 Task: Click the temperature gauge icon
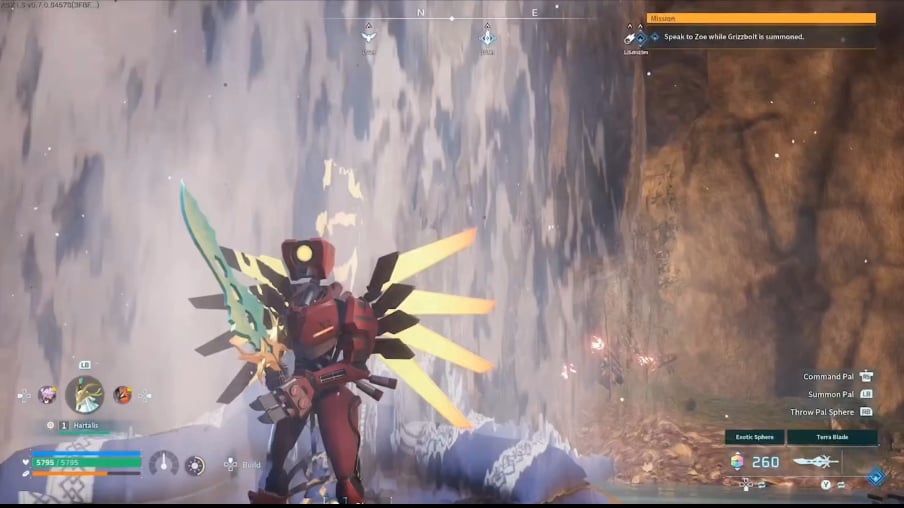click(x=163, y=463)
